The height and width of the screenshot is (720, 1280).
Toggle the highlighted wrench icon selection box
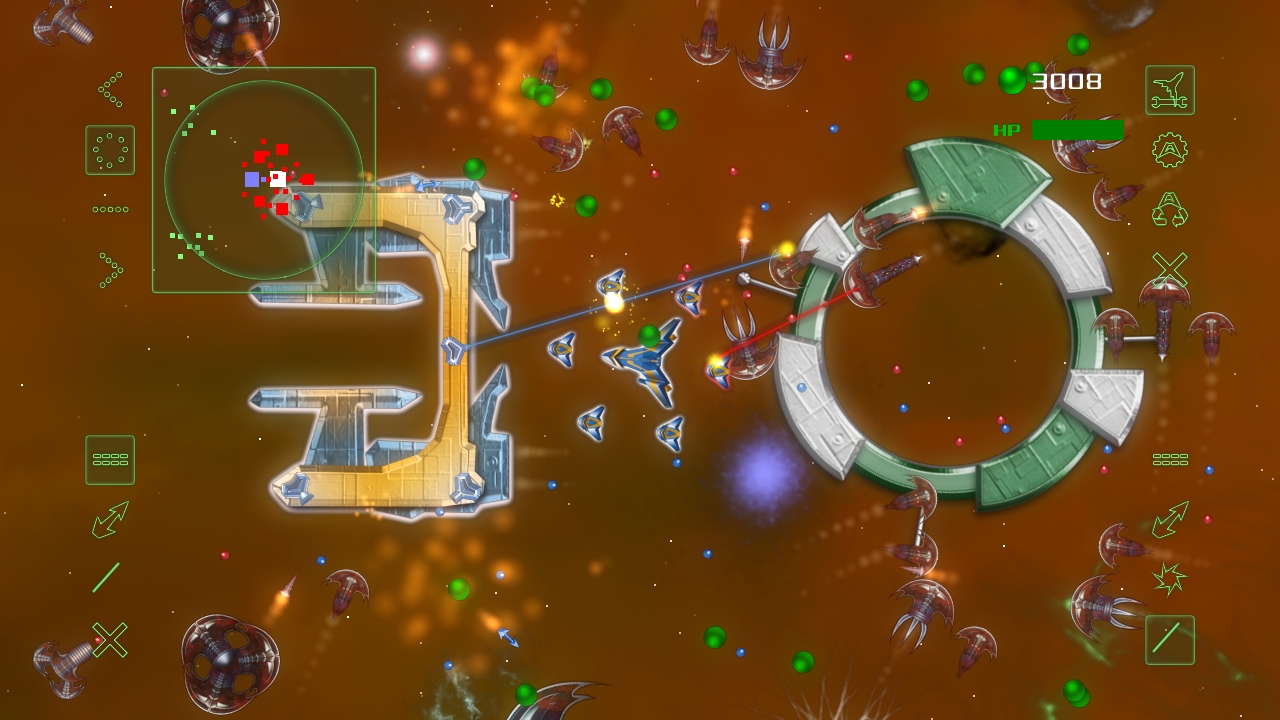(110, 460)
